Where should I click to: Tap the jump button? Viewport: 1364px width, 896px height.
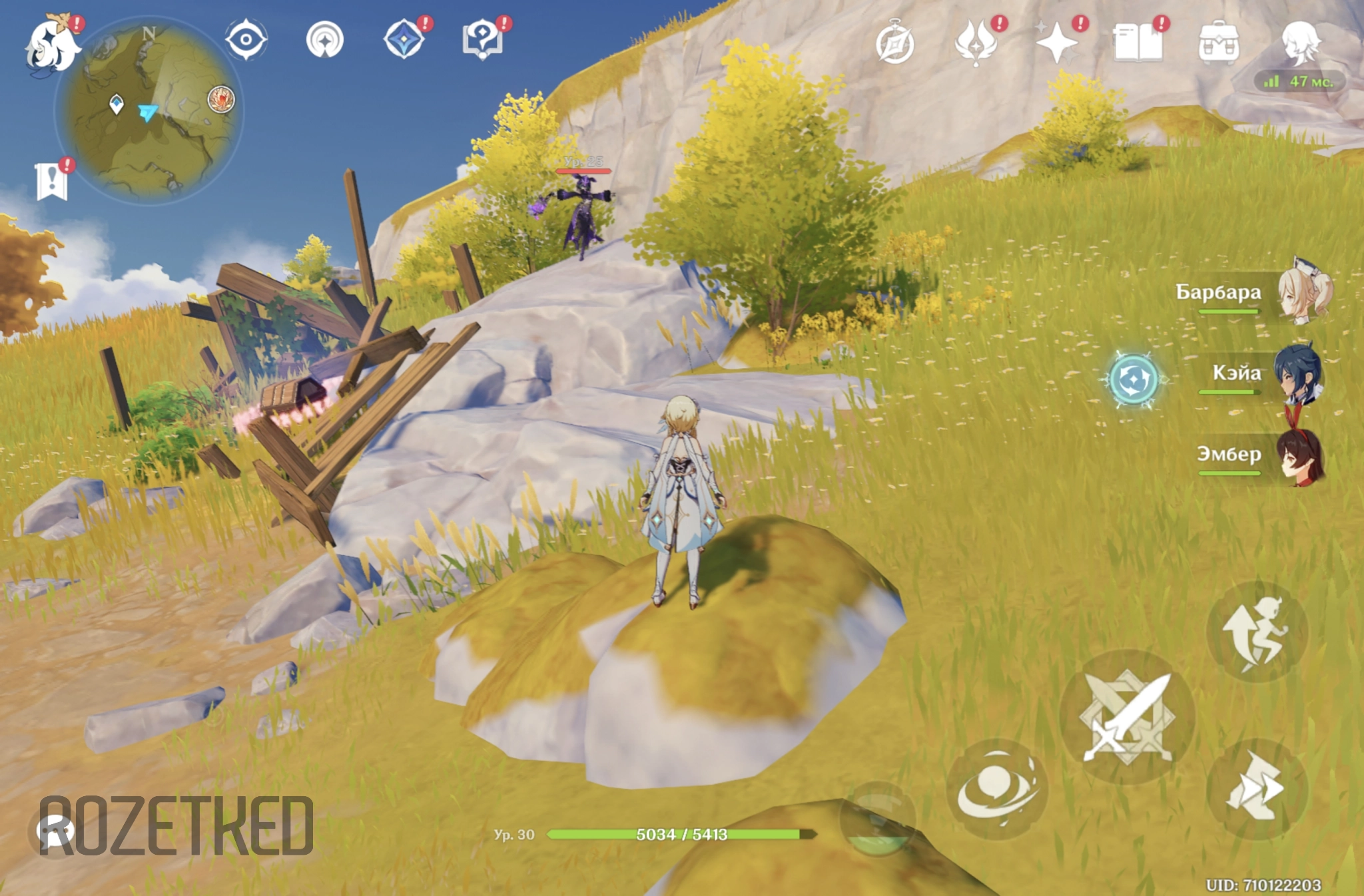[1257, 631]
